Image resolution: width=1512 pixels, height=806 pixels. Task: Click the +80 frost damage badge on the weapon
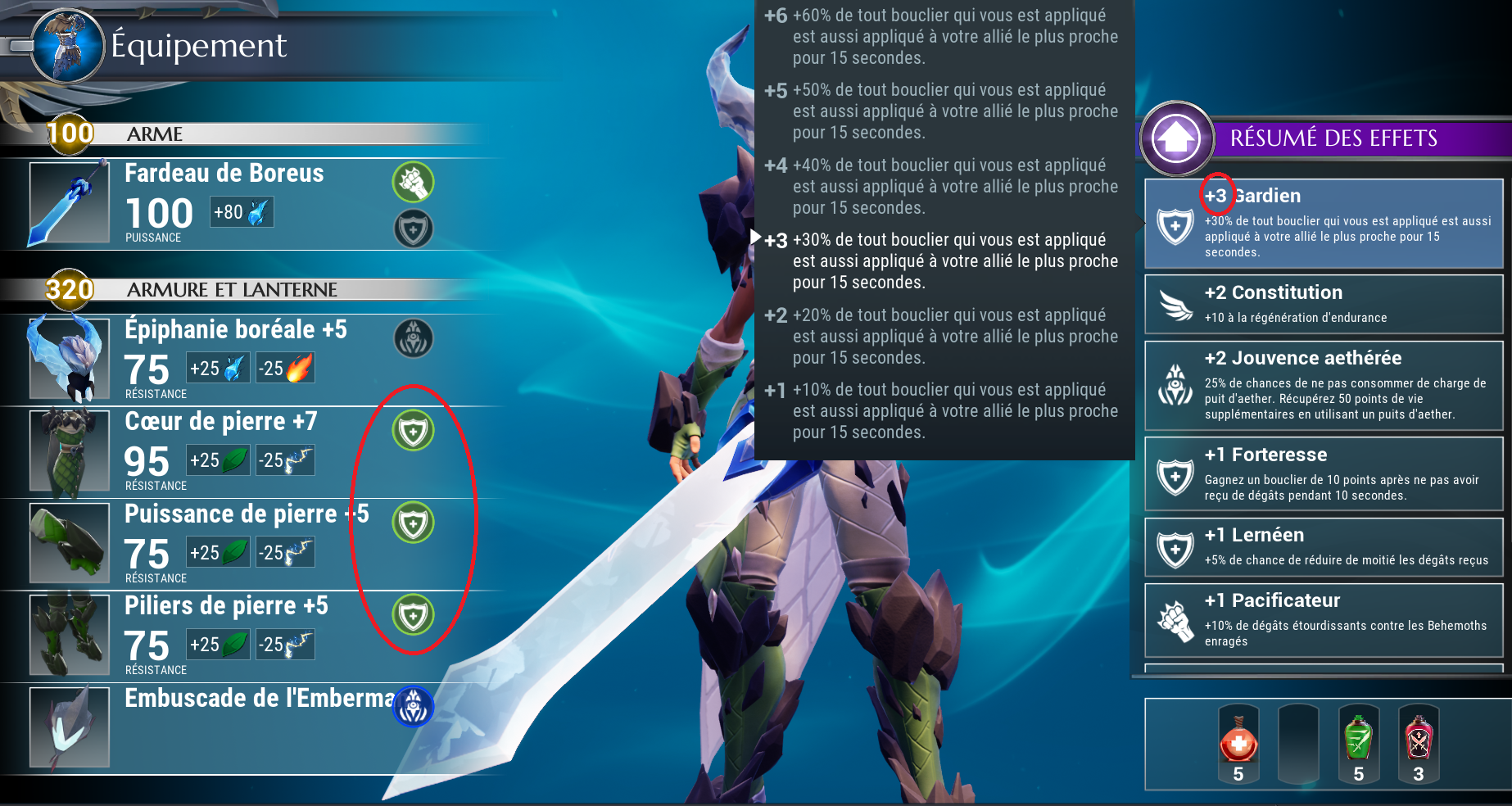[x=241, y=213]
